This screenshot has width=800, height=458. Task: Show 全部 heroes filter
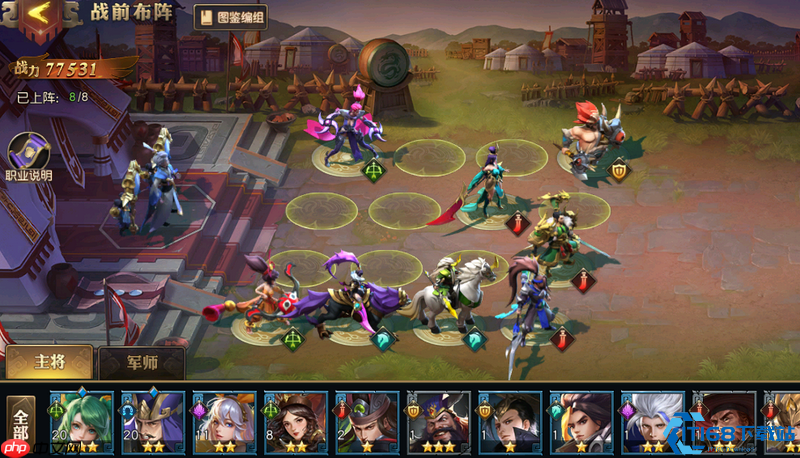click(x=21, y=425)
